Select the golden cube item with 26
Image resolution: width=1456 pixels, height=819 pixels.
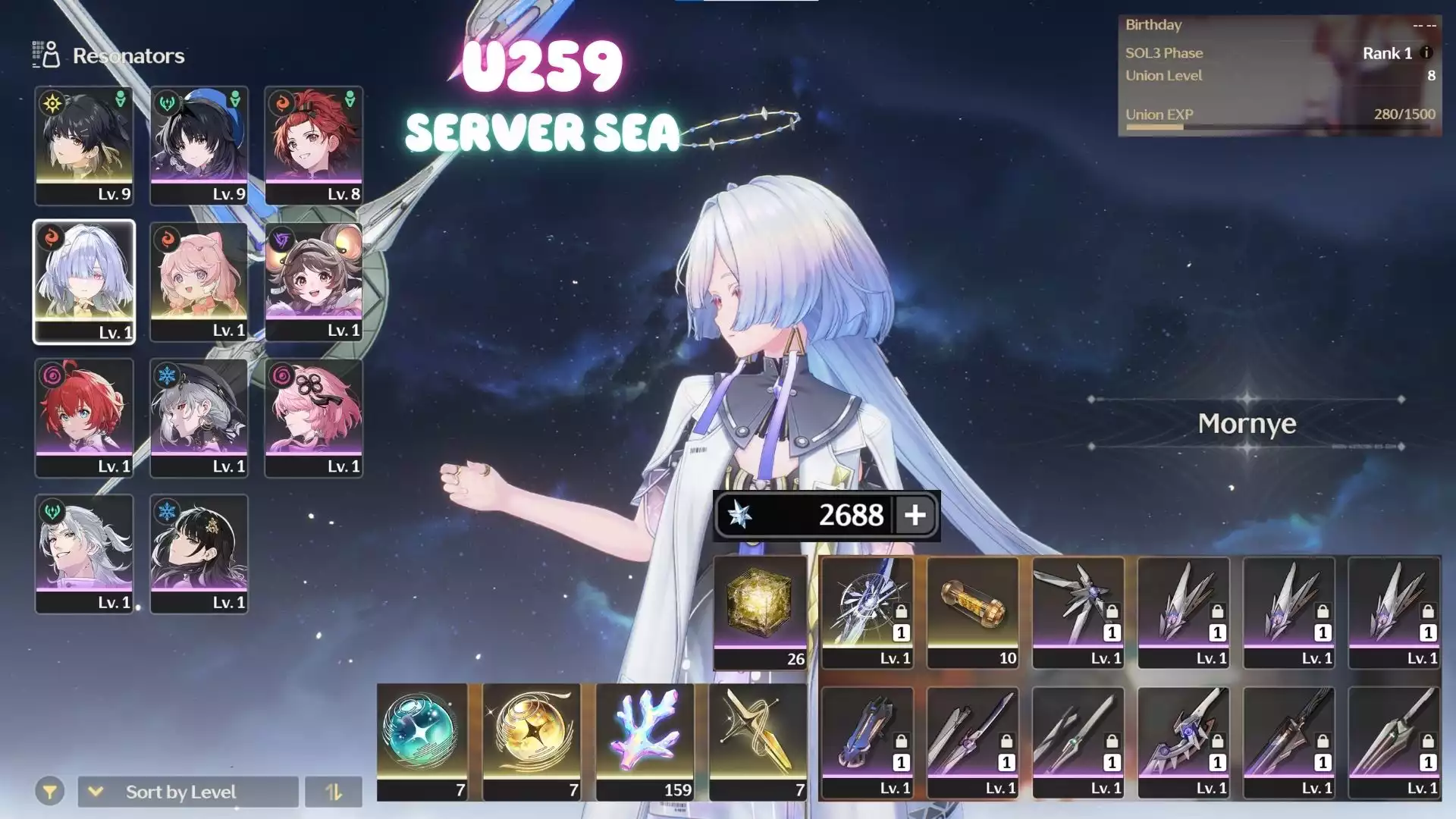tap(760, 612)
